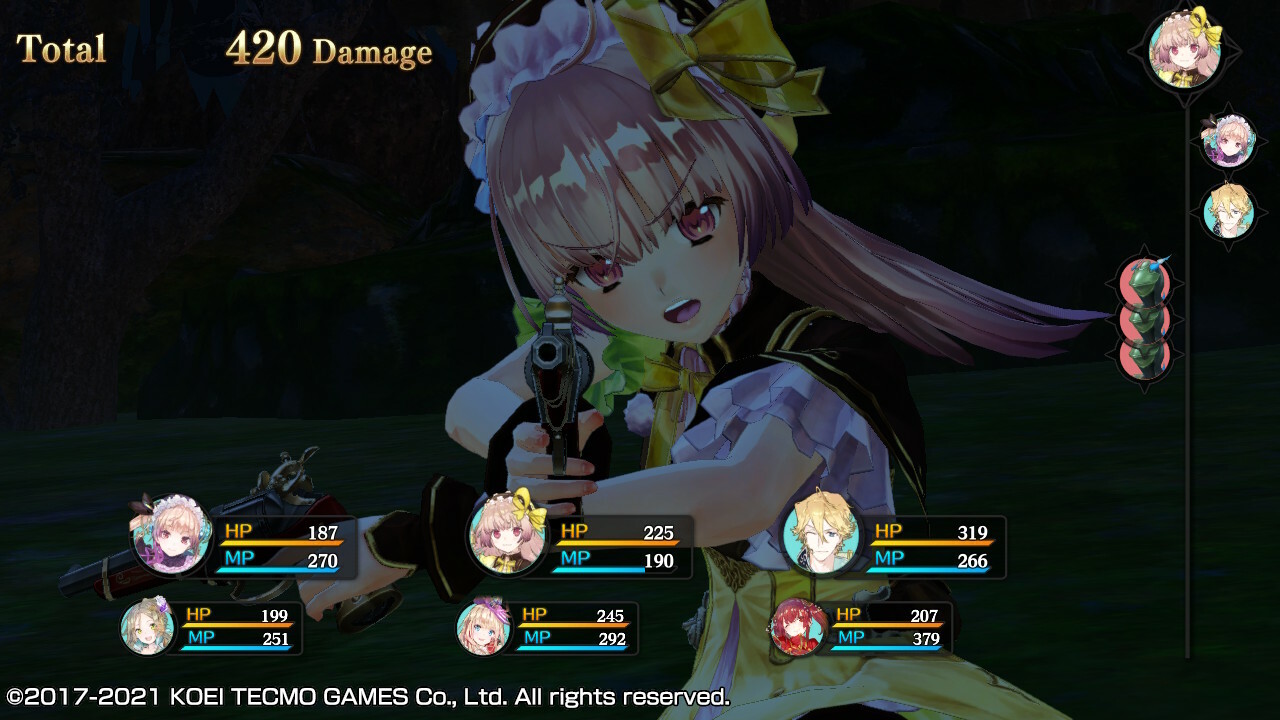The image size is (1280, 720).
Task: Click the blond man's turn-order icon
Action: click(x=1228, y=211)
